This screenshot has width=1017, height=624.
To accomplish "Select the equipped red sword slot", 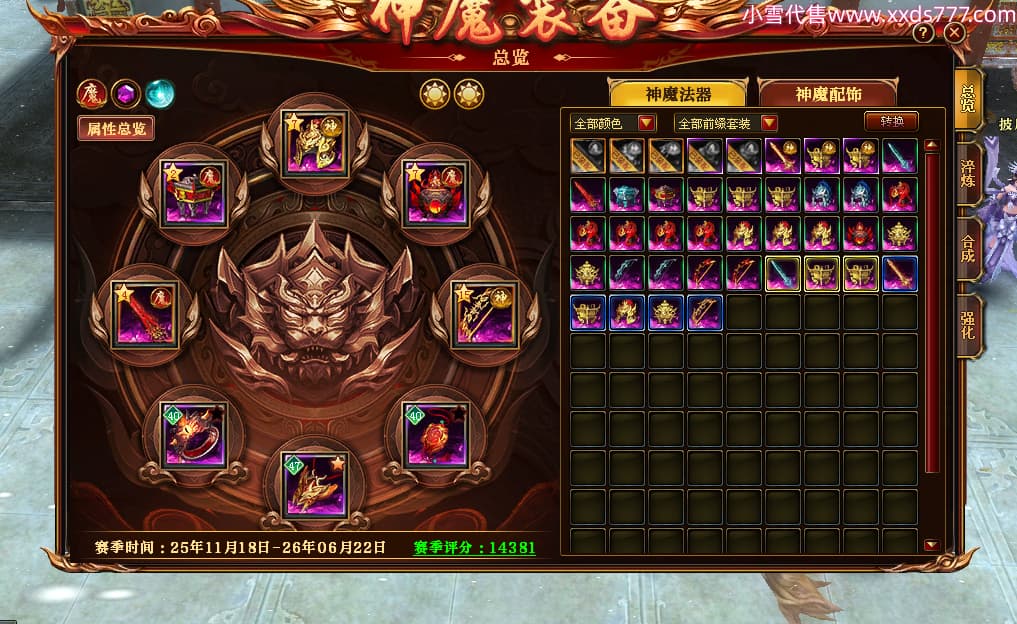I will tap(145, 314).
